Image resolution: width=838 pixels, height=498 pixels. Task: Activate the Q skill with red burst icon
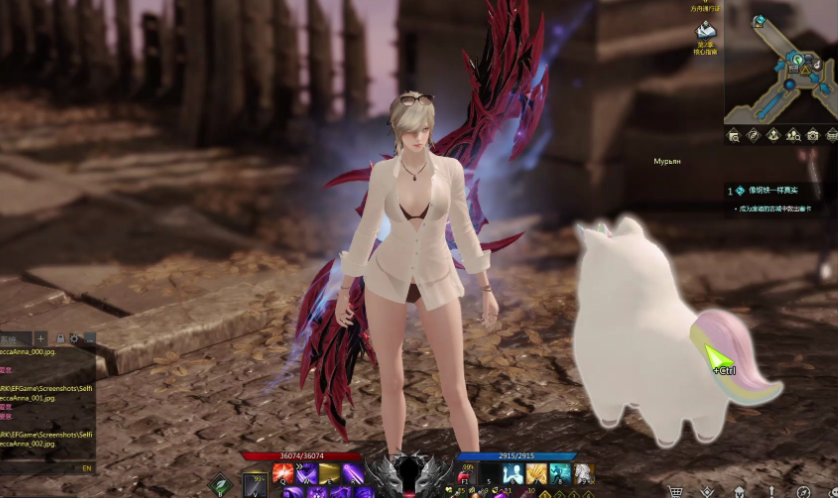tap(282, 473)
